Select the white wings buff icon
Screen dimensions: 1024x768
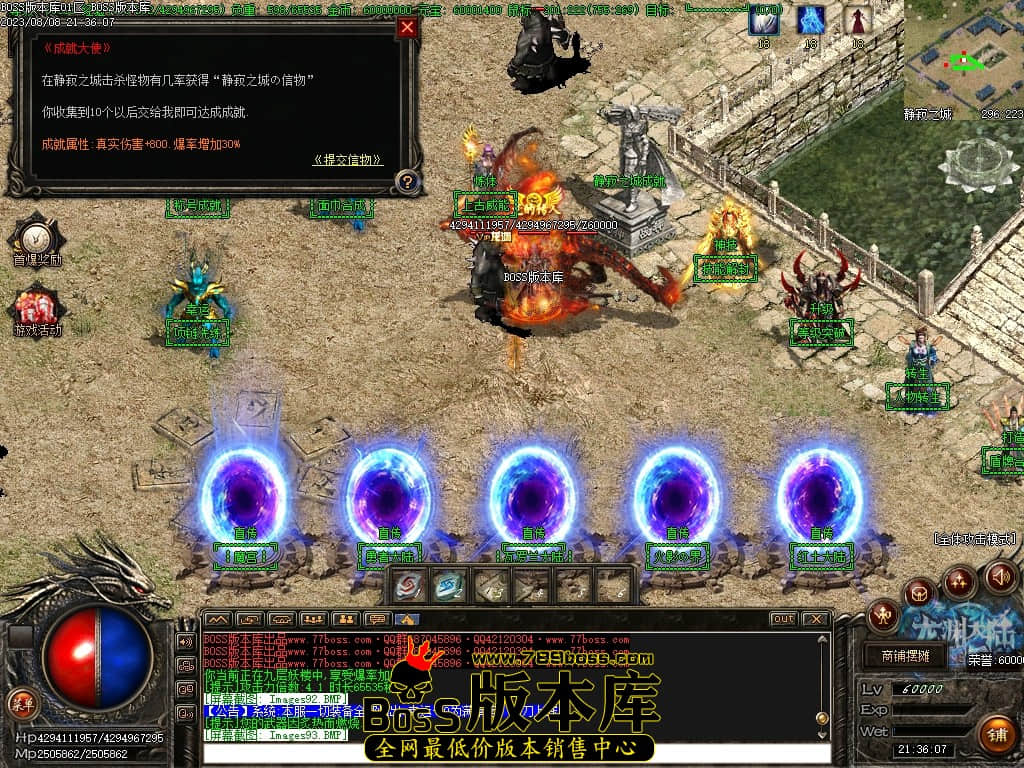tap(764, 20)
